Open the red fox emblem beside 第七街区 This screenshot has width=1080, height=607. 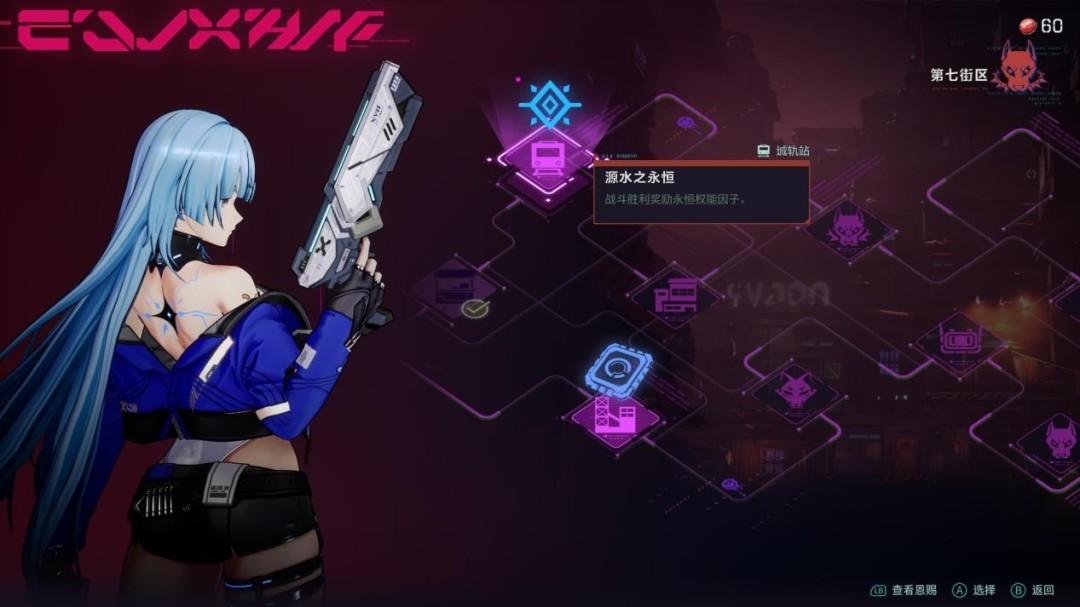tap(1021, 69)
